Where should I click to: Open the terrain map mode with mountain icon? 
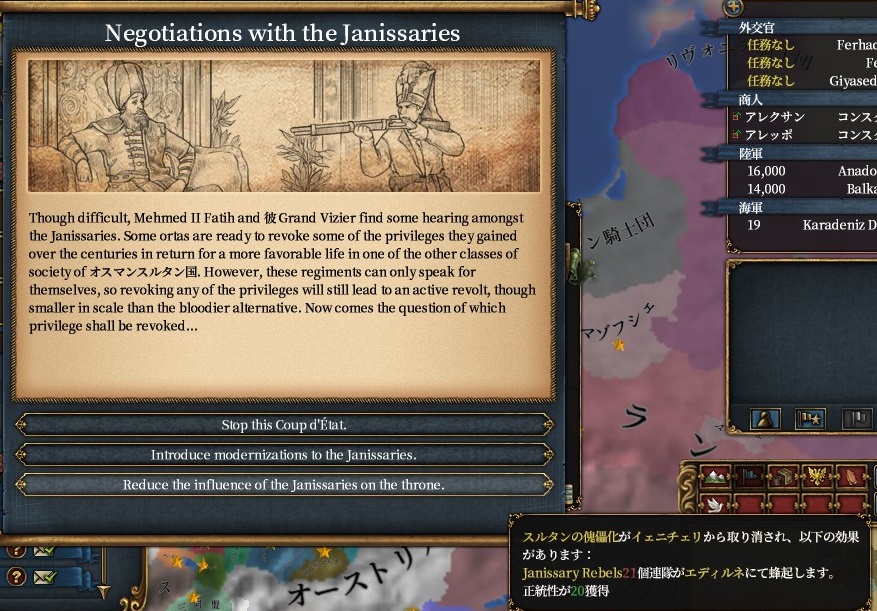[x=714, y=477]
